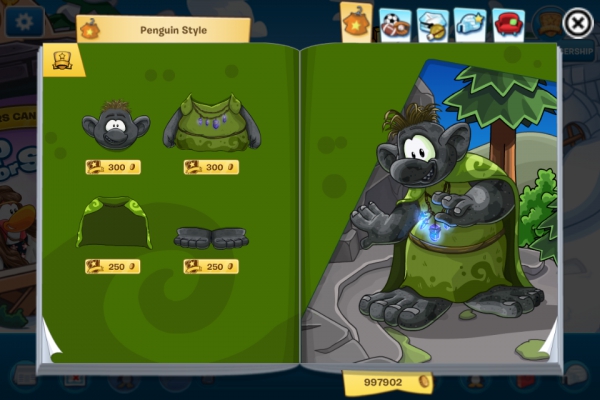
Task: Buy the green cape for 250 coins
Action: [112, 267]
